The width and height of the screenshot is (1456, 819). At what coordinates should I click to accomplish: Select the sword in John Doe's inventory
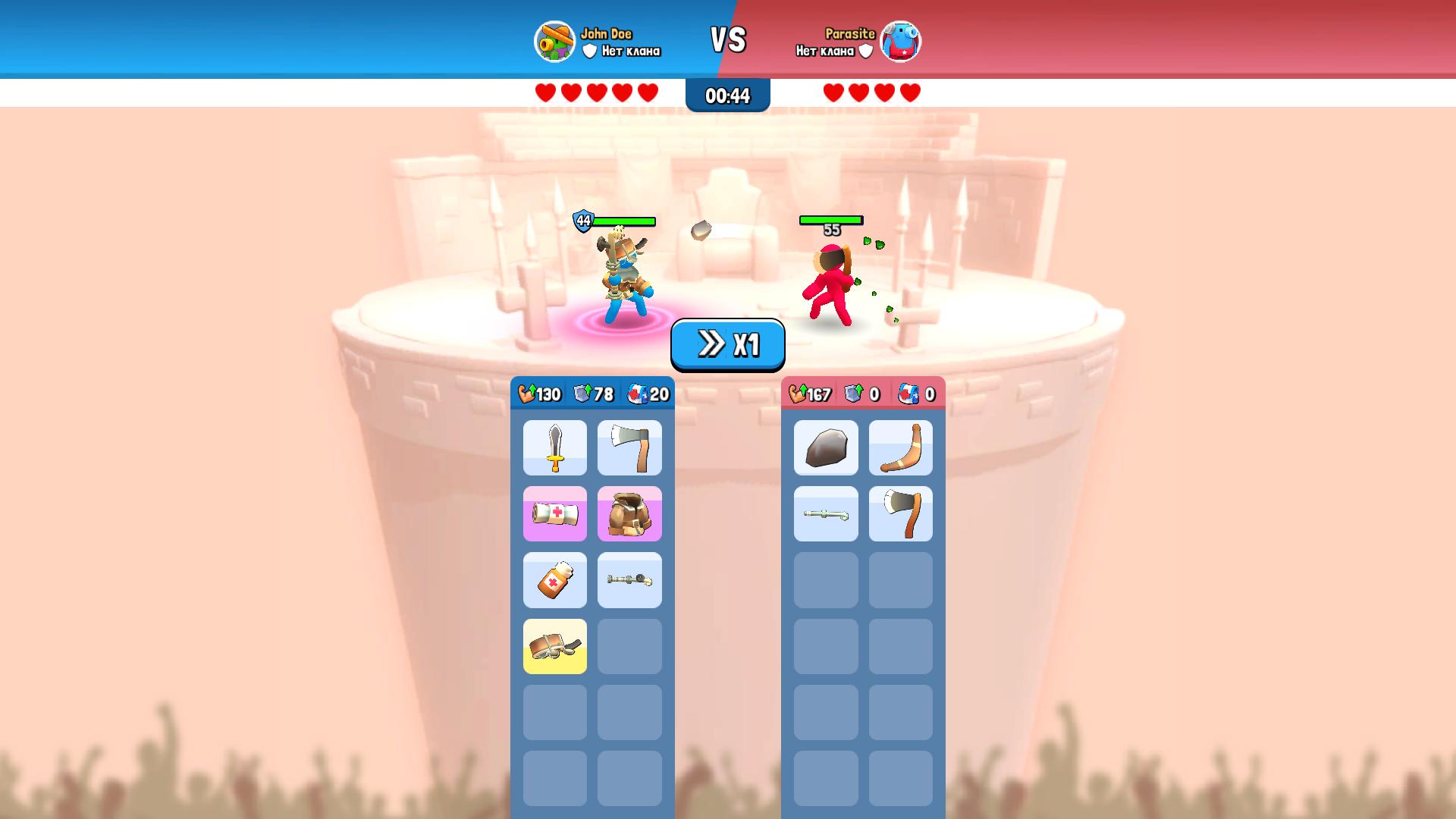coord(554,447)
